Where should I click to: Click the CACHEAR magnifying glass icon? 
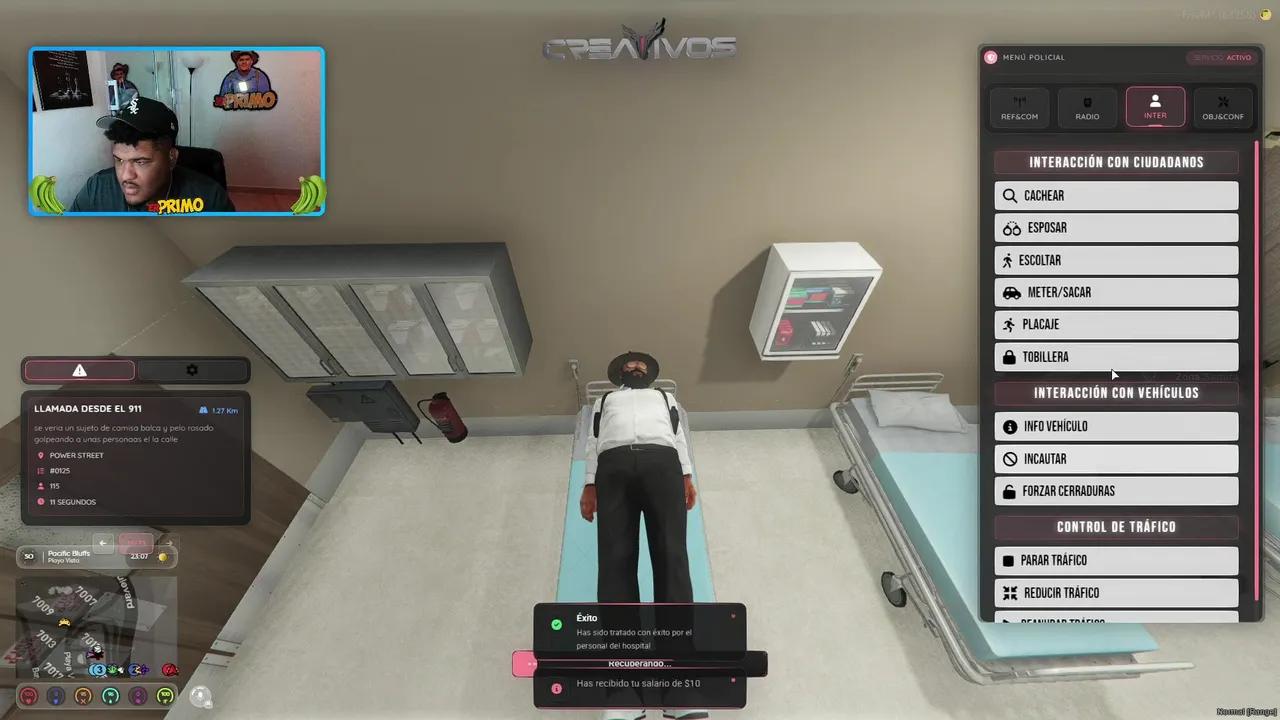point(1010,195)
